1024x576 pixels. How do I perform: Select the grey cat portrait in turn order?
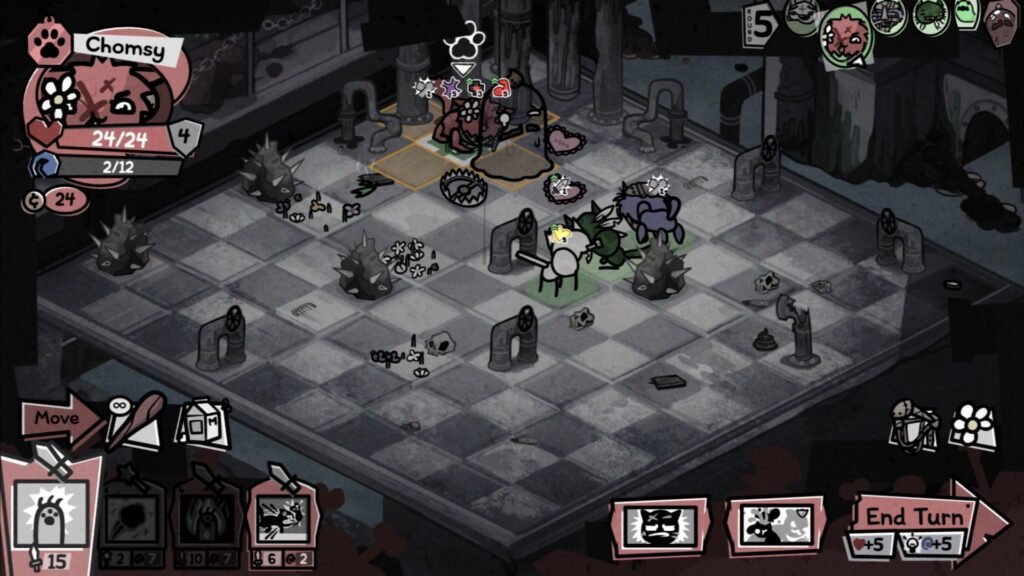pyautogui.click(x=802, y=16)
